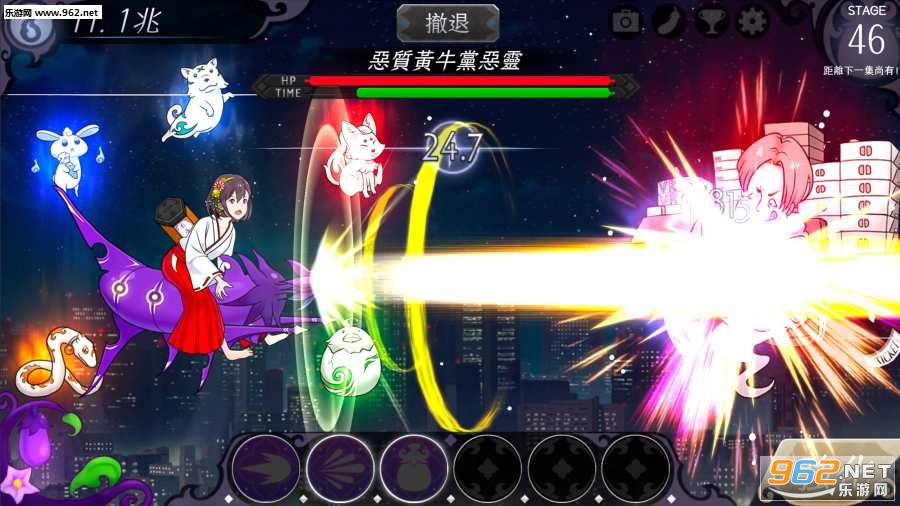This screenshot has height=506, width=900.
Task: Open the gear settings menu
Action: pyautogui.click(x=753, y=22)
